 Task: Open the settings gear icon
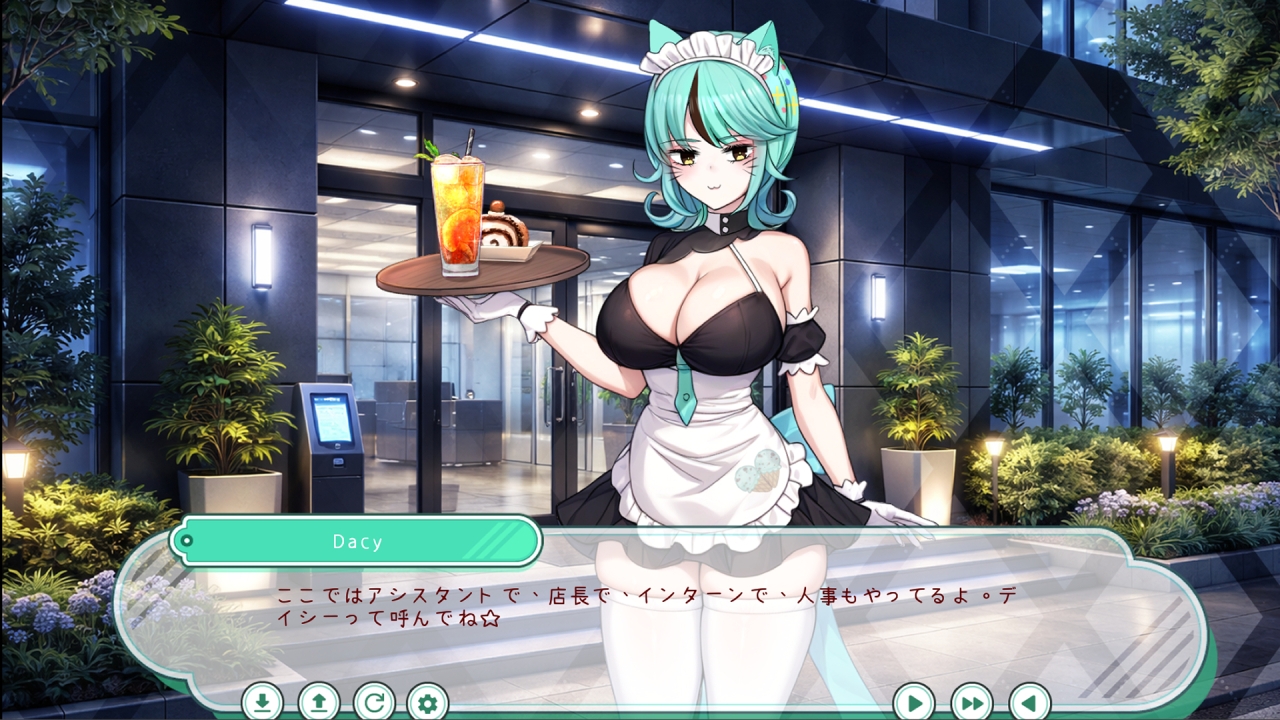pyautogui.click(x=430, y=703)
